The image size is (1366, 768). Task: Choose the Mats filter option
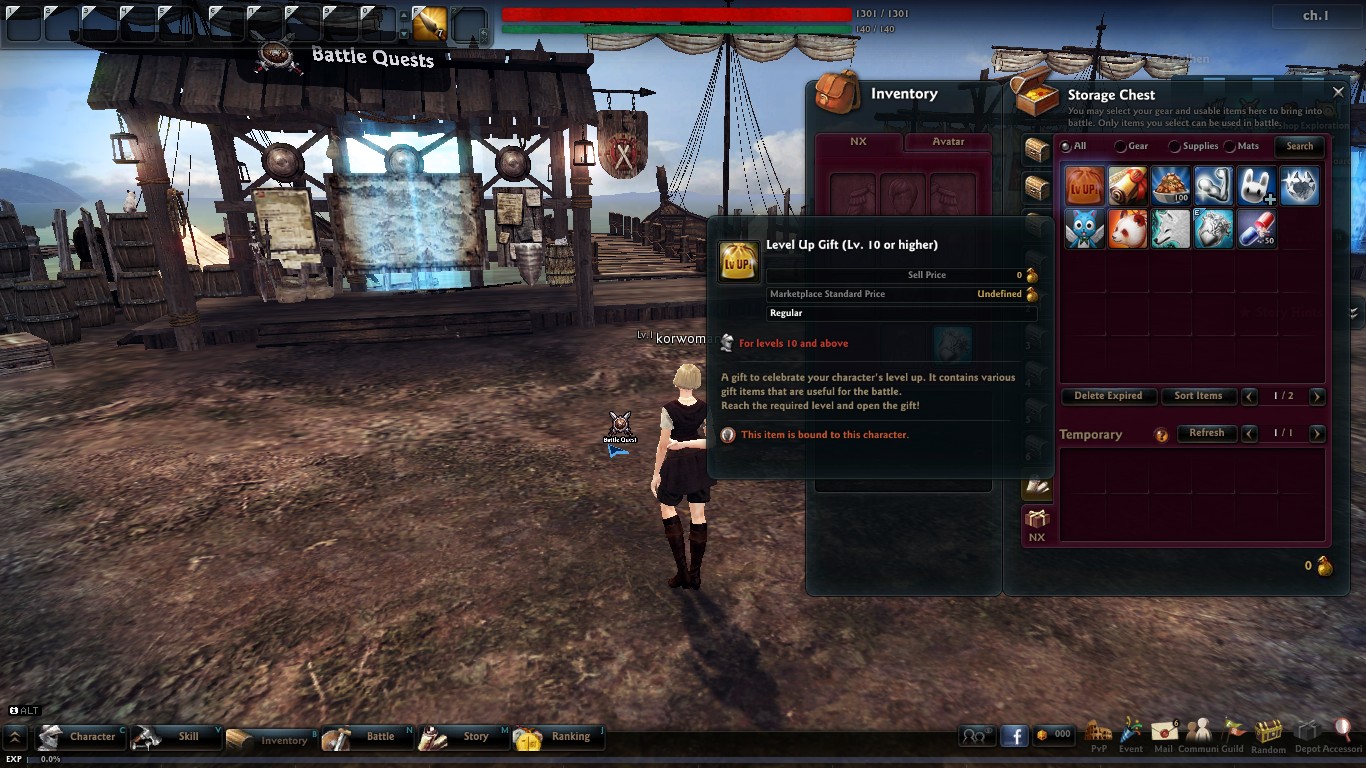coord(1230,147)
